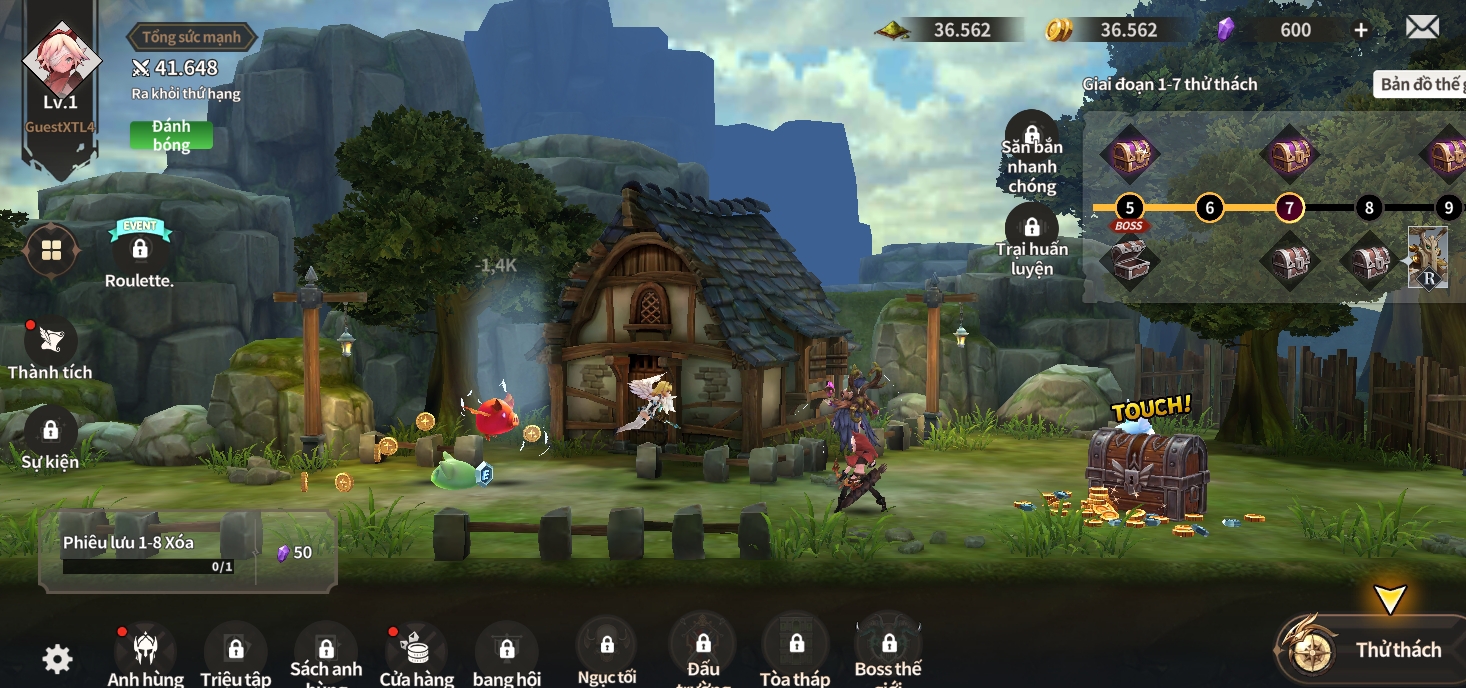Click the green Đánh bóng button
The image size is (1466, 688).
click(x=171, y=136)
